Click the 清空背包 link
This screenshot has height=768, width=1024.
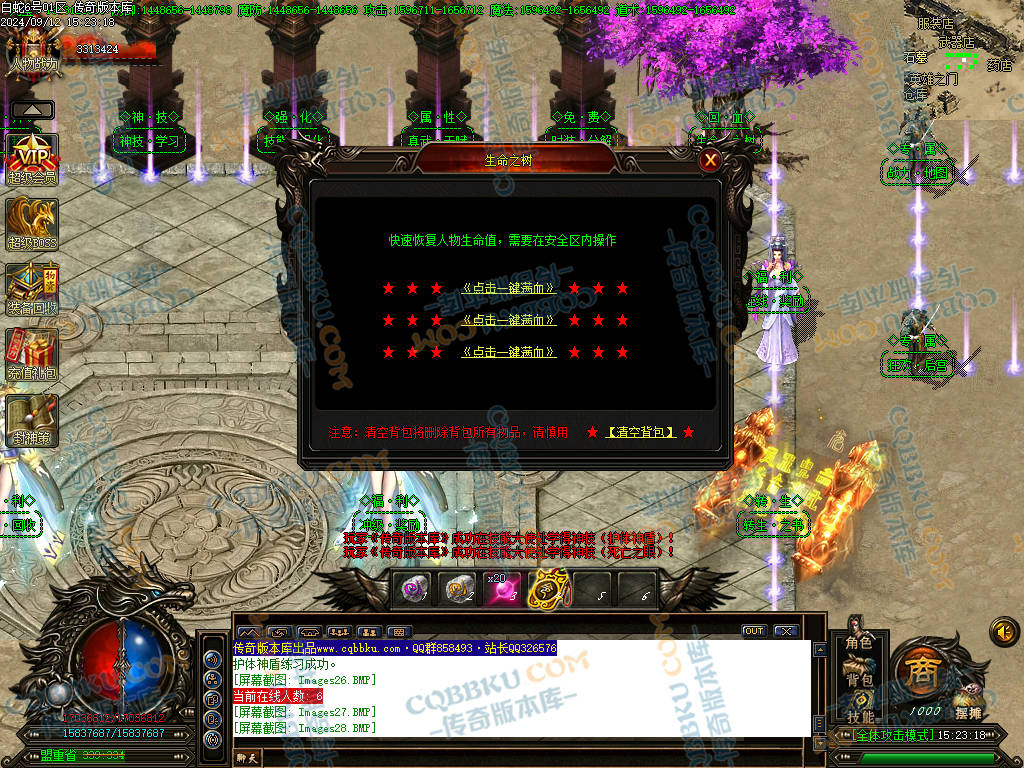(641, 432)
